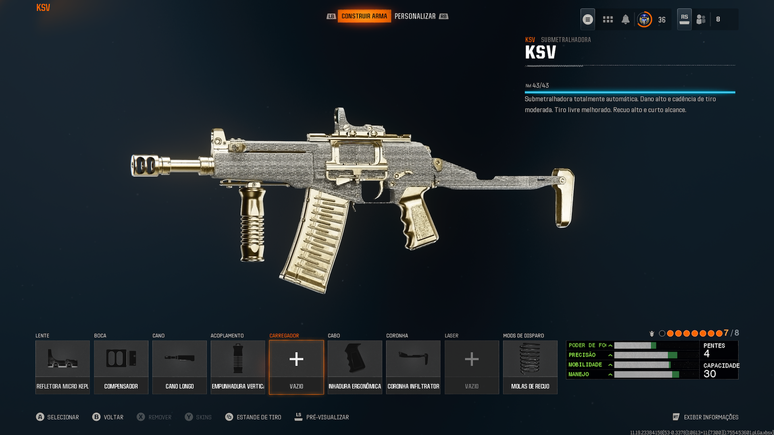The image size is (774, 435).
Task: Select the Molas de Recuo fire mod
Action: pos(530,366)
